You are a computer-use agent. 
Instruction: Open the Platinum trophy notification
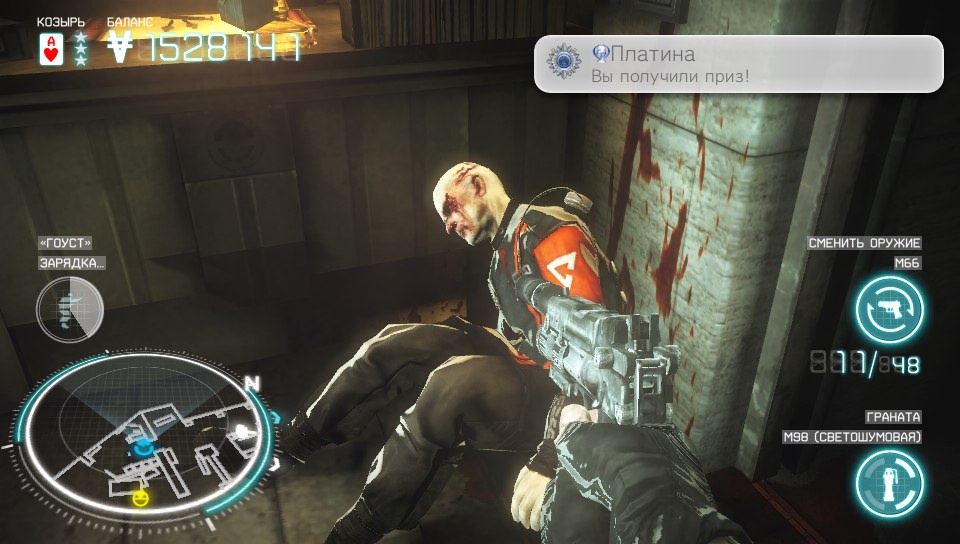738,64
